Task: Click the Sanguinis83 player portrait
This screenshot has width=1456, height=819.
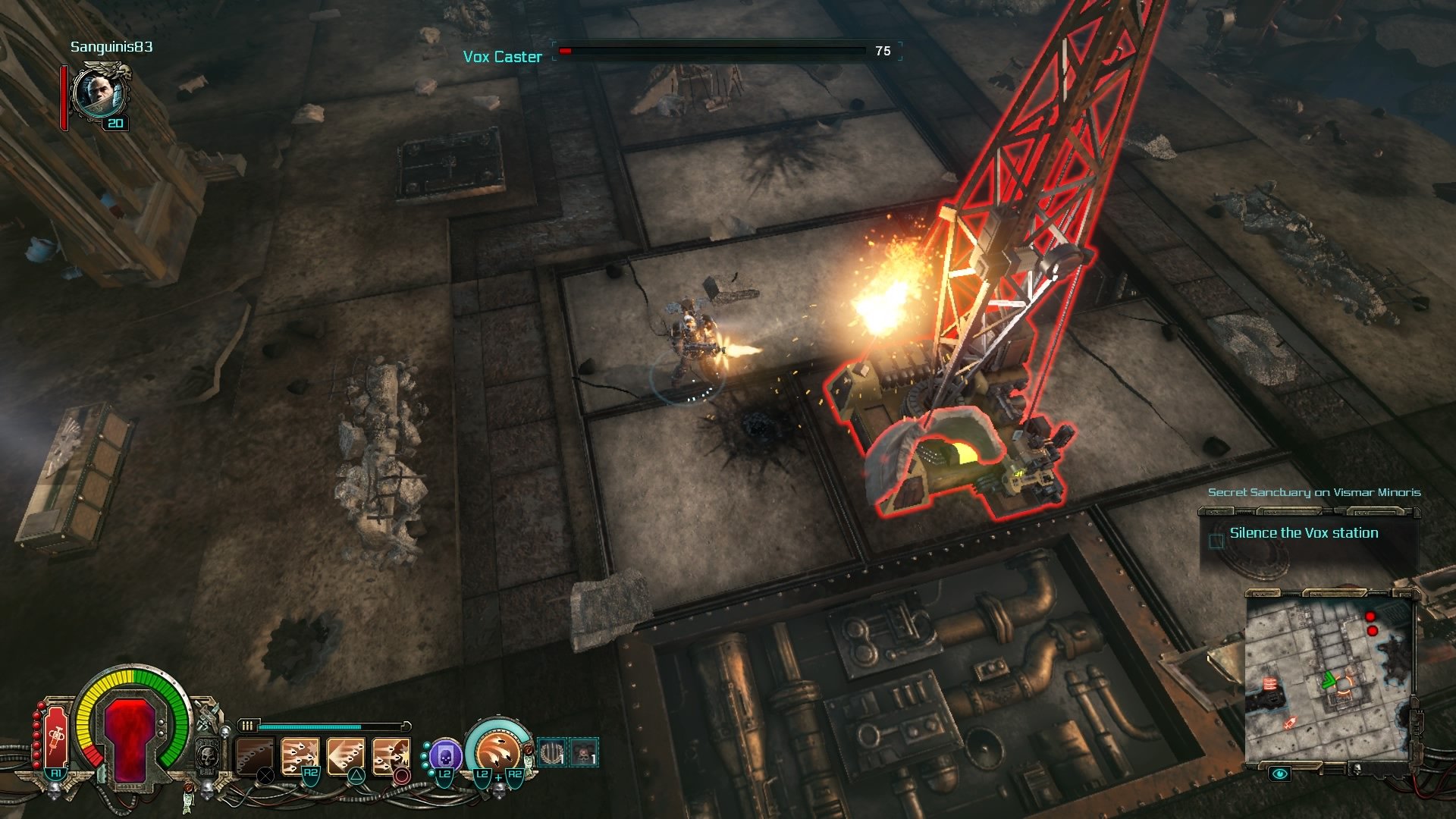Action: coord(101,95)
